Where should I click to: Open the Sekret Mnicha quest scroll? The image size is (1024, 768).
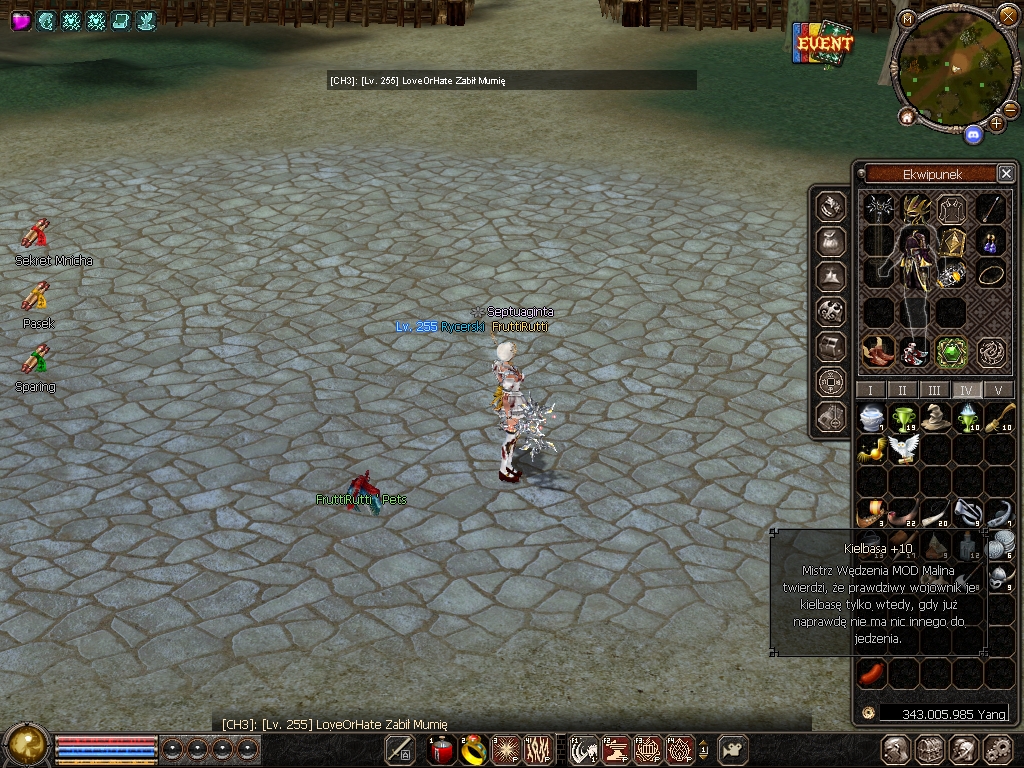coord(36,234)
